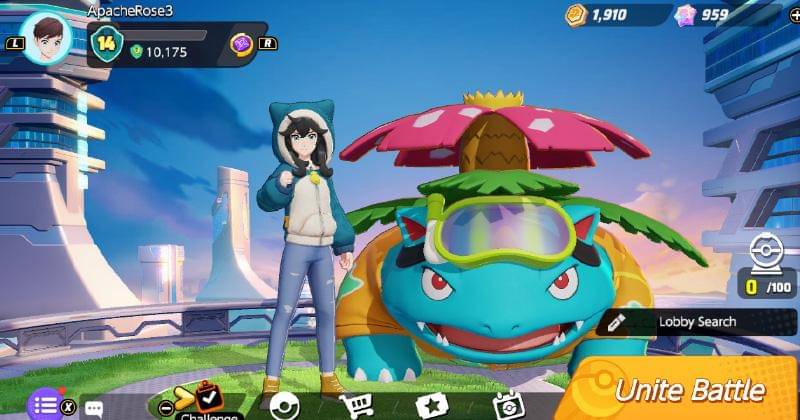Start a Unite Battle
This screenshot has width=800, height=420.
[x=690, y=389]
